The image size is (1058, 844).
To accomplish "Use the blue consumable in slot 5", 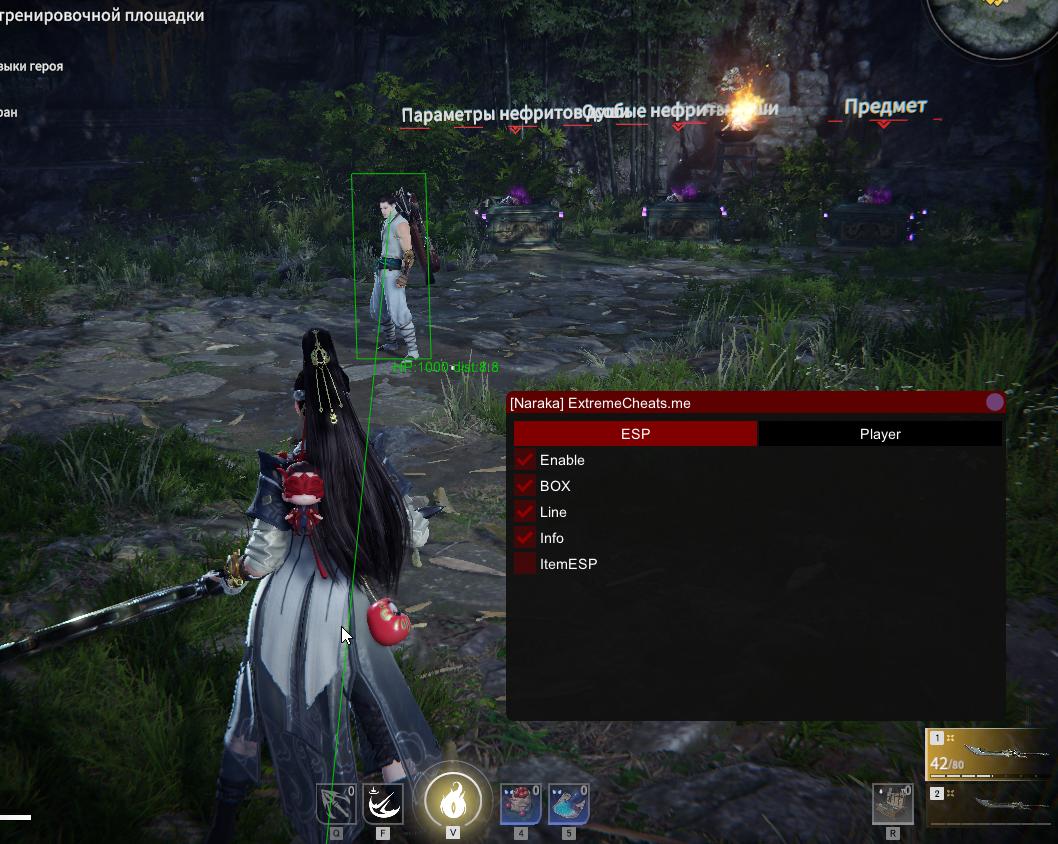I will click(568, 803).
